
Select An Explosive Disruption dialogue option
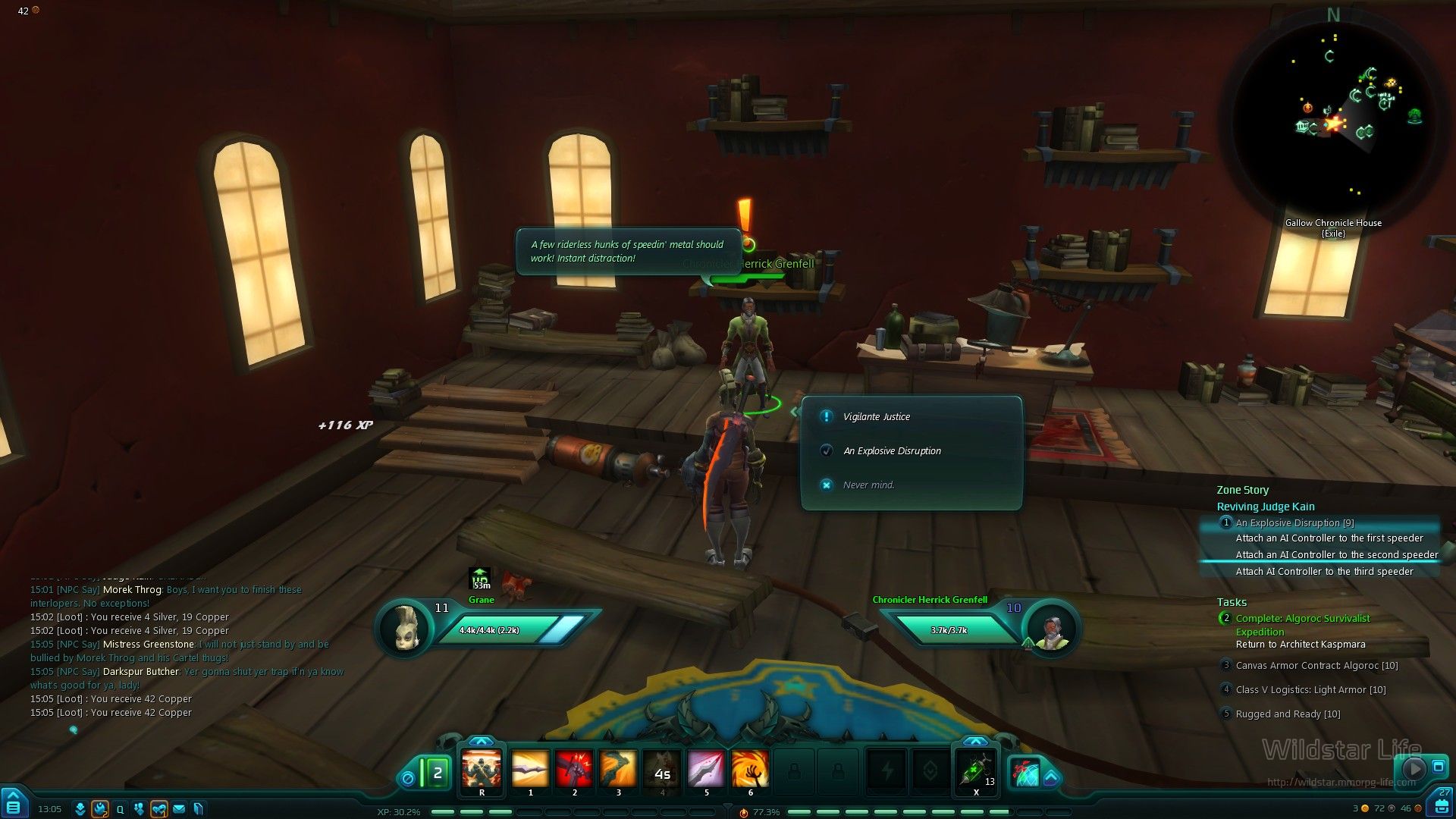coord(892,450)
